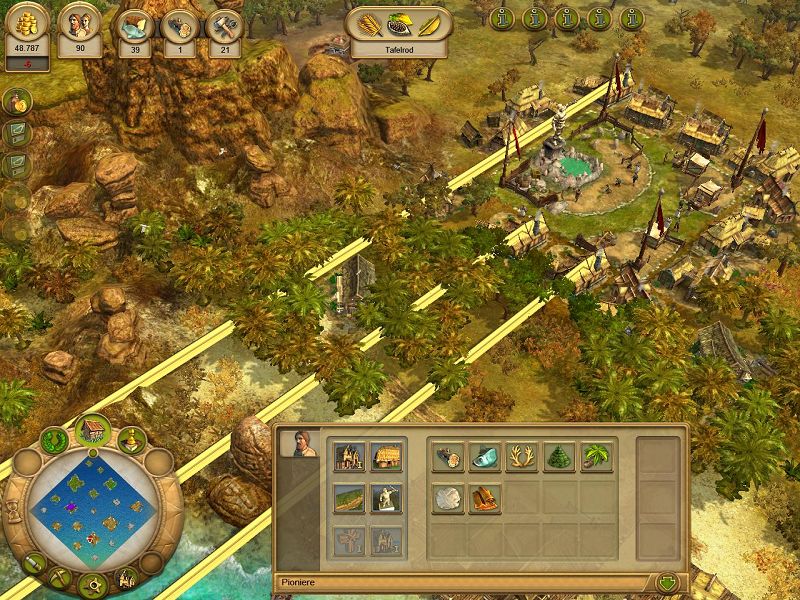
Task: Select the road construction icon
Action: 349,498
